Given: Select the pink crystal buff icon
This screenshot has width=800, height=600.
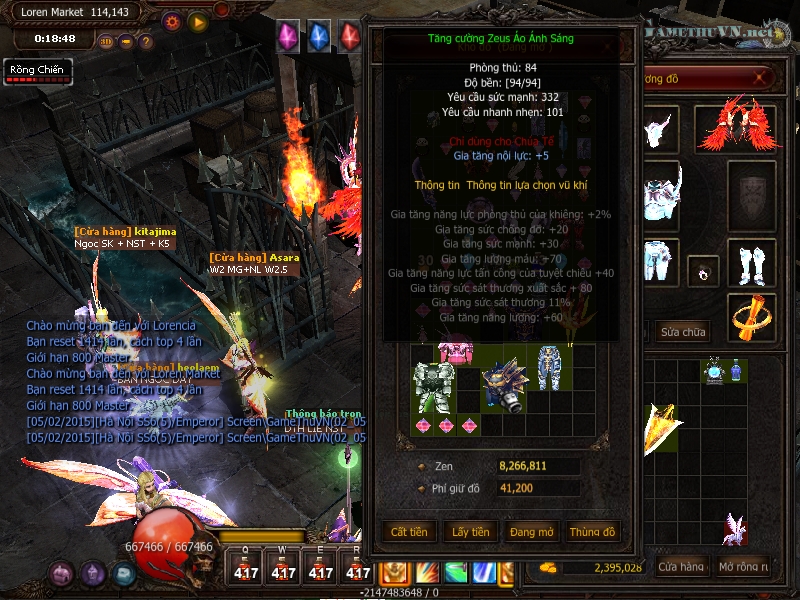Looking at the screenshot, I should point(288,36).
